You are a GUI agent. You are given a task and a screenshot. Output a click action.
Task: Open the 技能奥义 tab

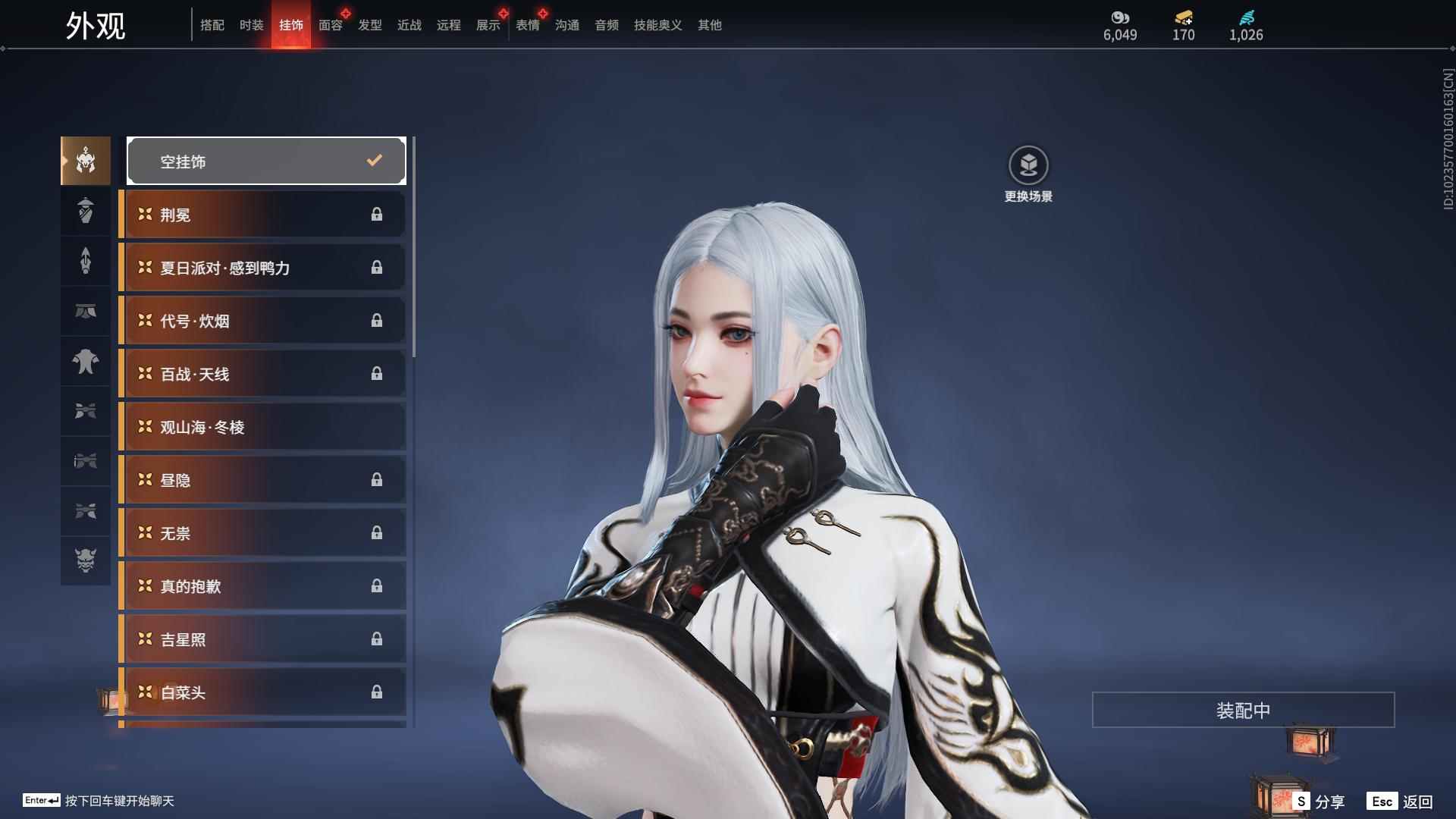[657, 25]
